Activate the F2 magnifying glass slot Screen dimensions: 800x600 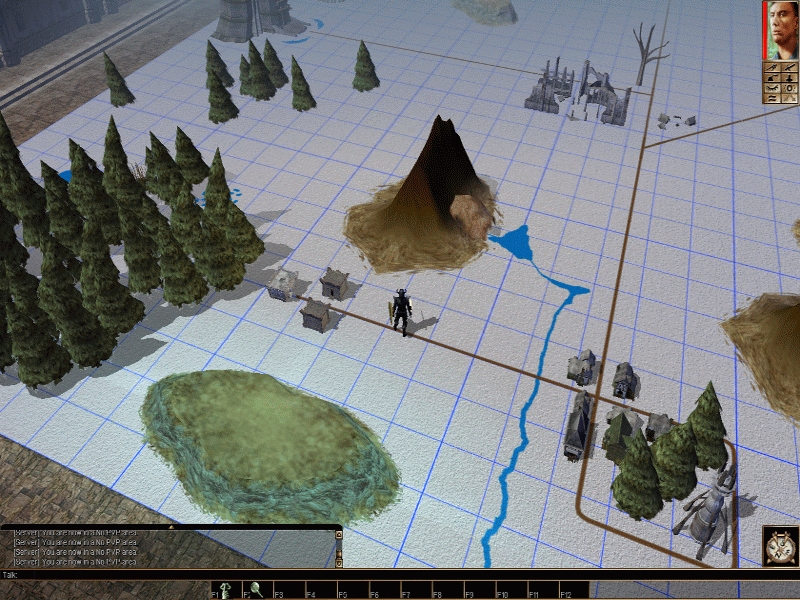[256, 590]
